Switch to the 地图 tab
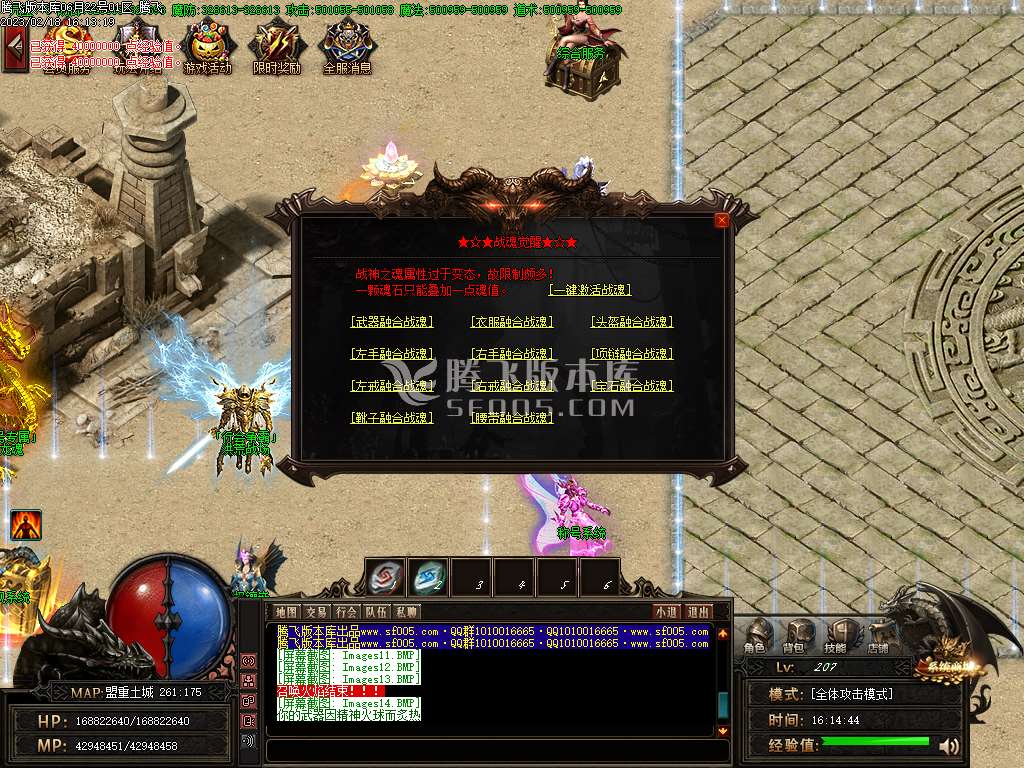 pyautogui.click(x=286, y=612)
